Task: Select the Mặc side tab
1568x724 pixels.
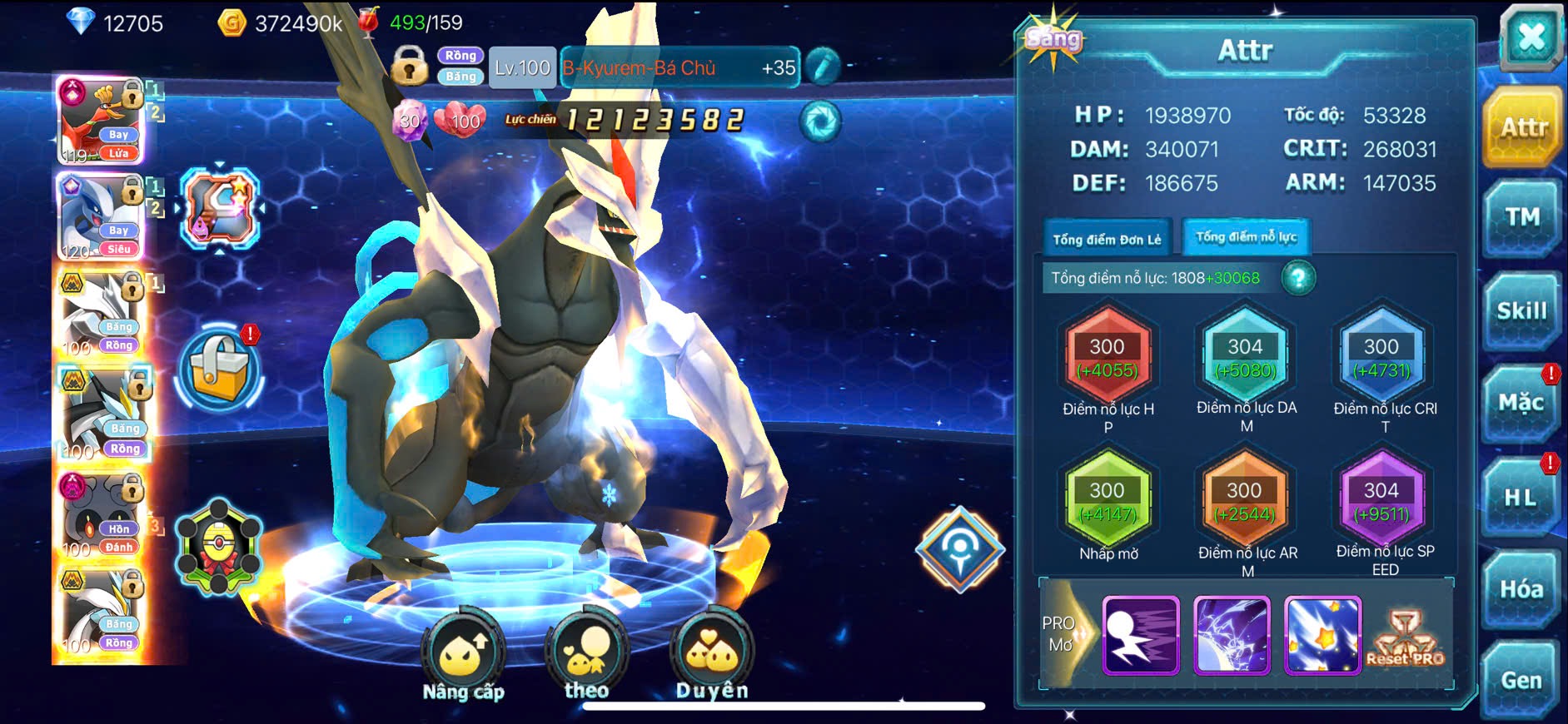Action: pyautogui.click(x=1521, y=404)
